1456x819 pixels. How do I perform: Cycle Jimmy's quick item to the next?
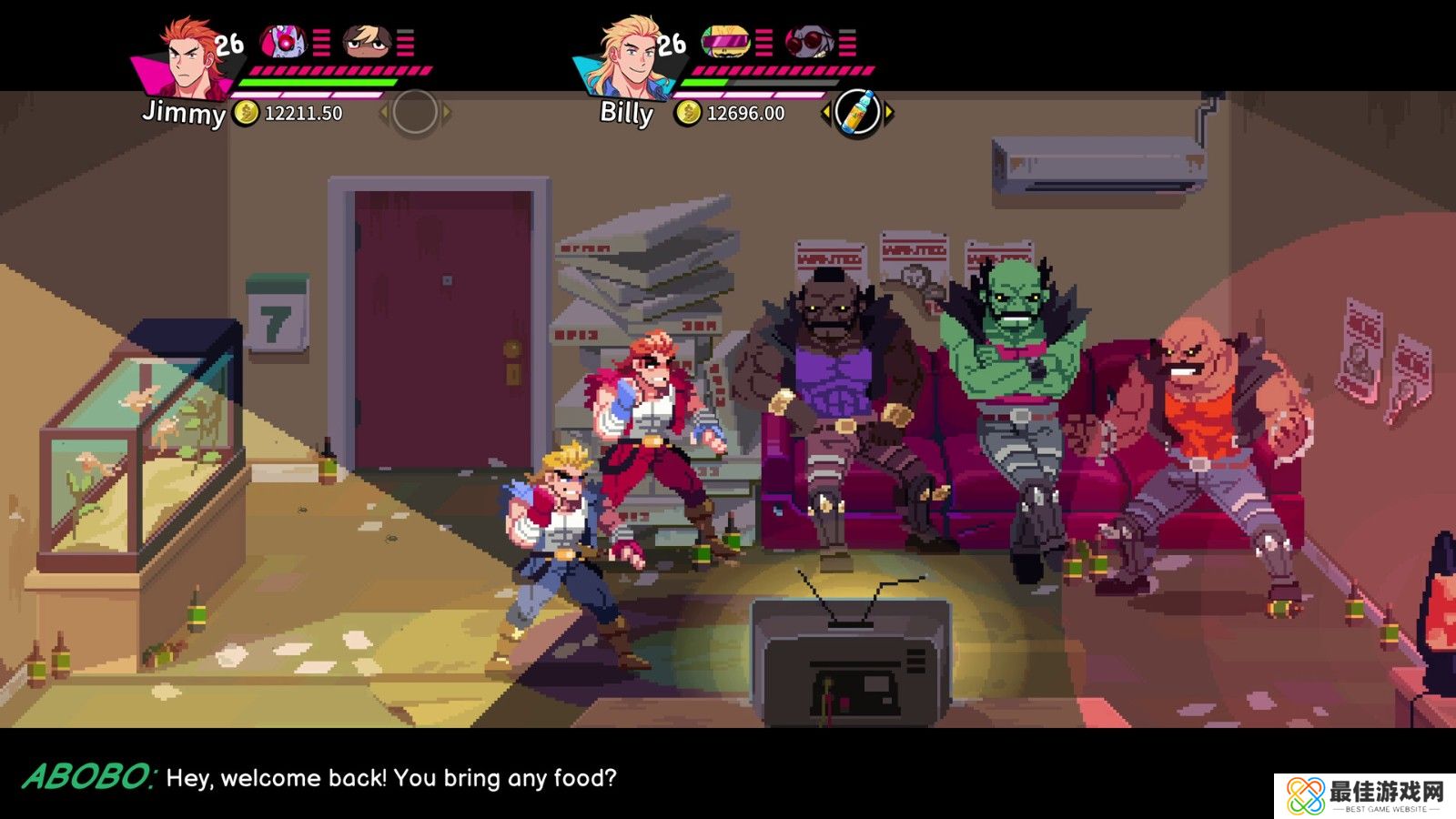coord(447,113)
